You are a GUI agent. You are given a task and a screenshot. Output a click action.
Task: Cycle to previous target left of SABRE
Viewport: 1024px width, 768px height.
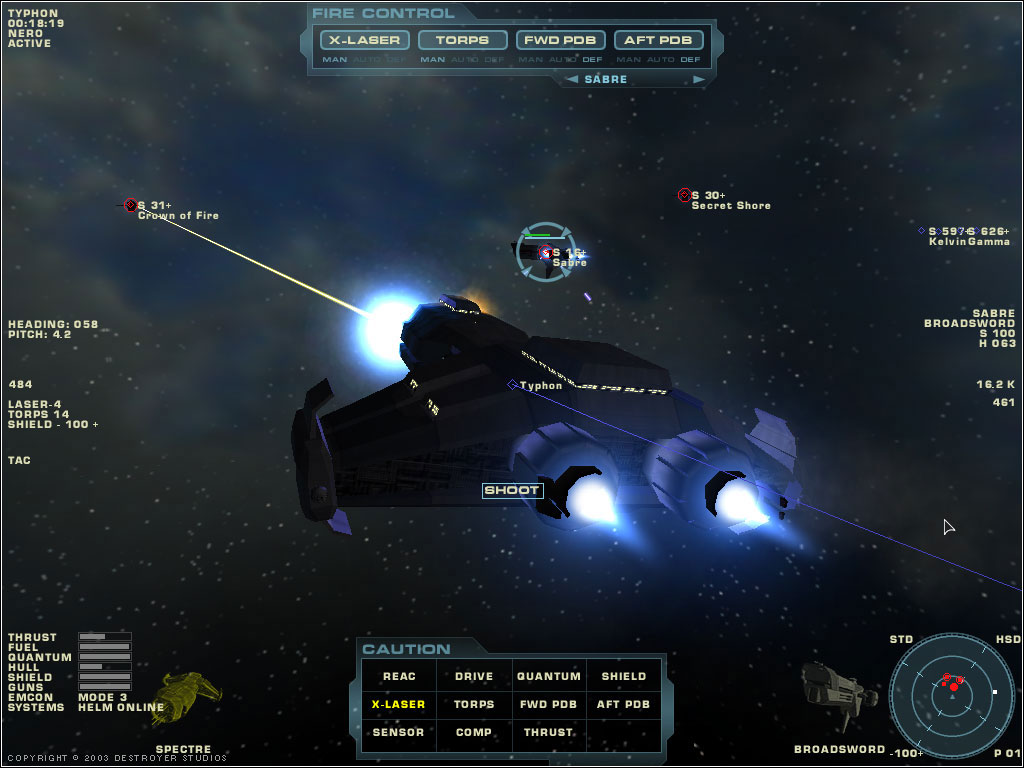point(570,79)
